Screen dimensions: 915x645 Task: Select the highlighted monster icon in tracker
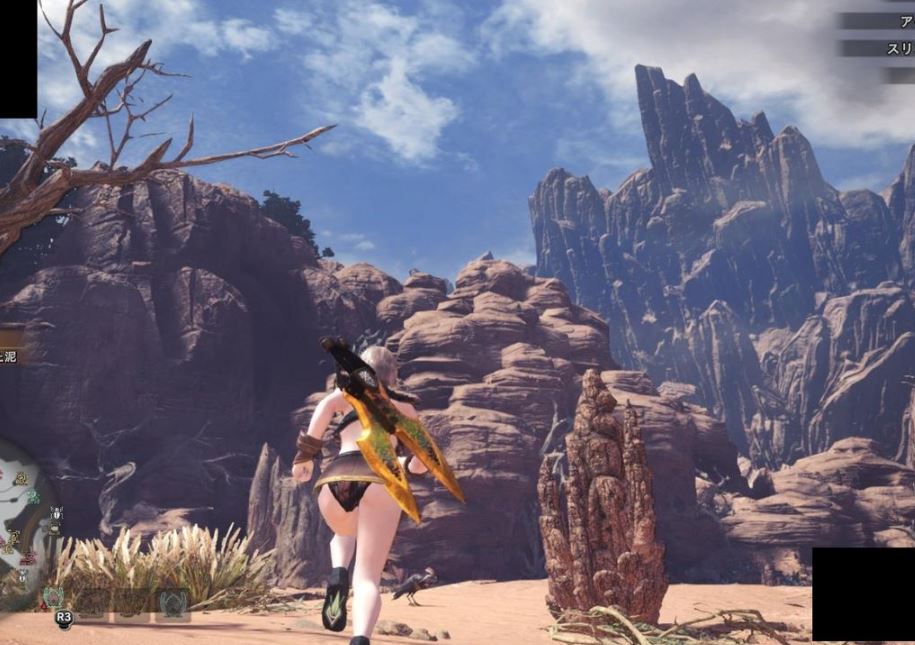[53, 598]
